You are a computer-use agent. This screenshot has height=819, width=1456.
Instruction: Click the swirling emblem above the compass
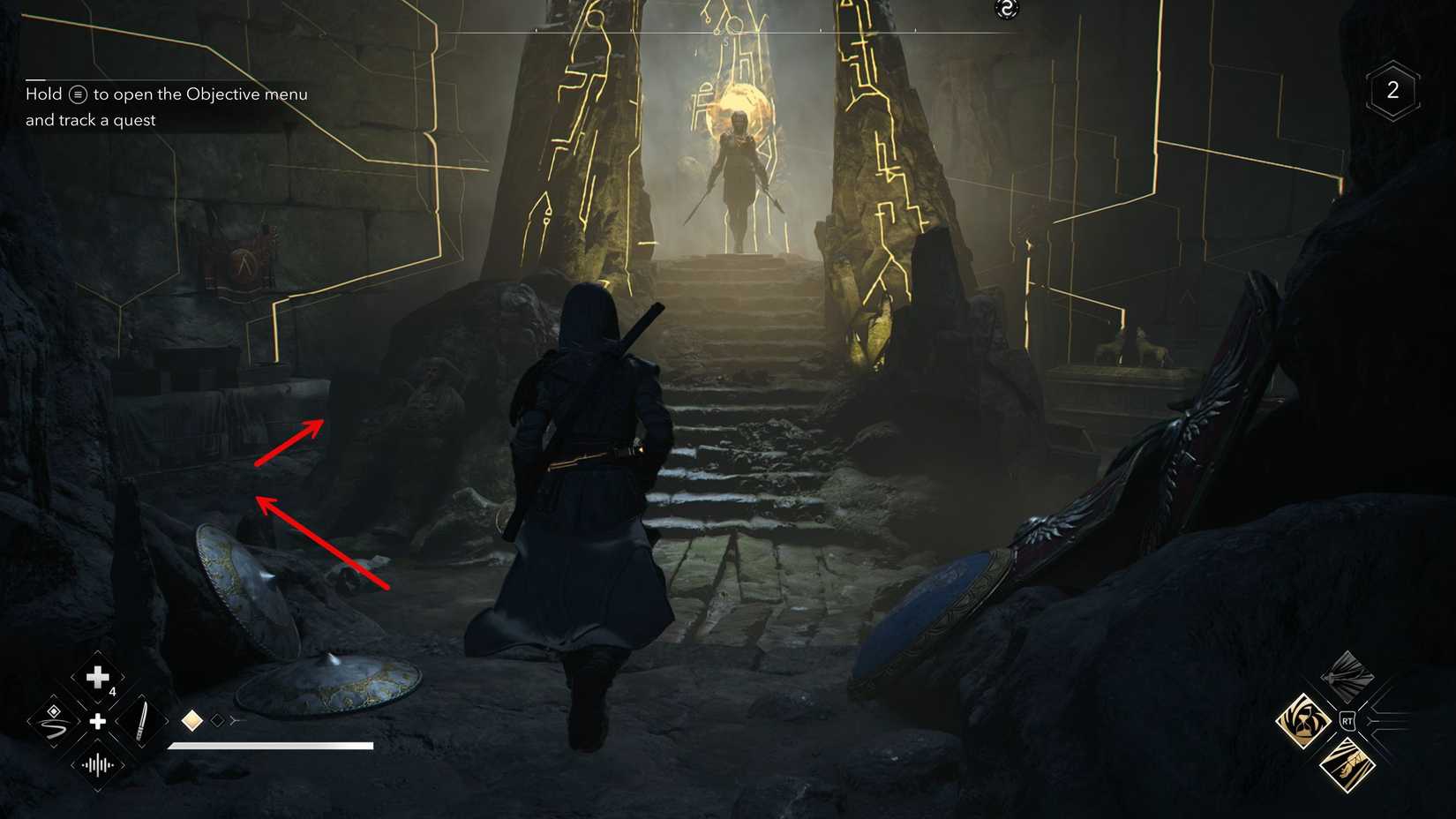pos(1006,11)
